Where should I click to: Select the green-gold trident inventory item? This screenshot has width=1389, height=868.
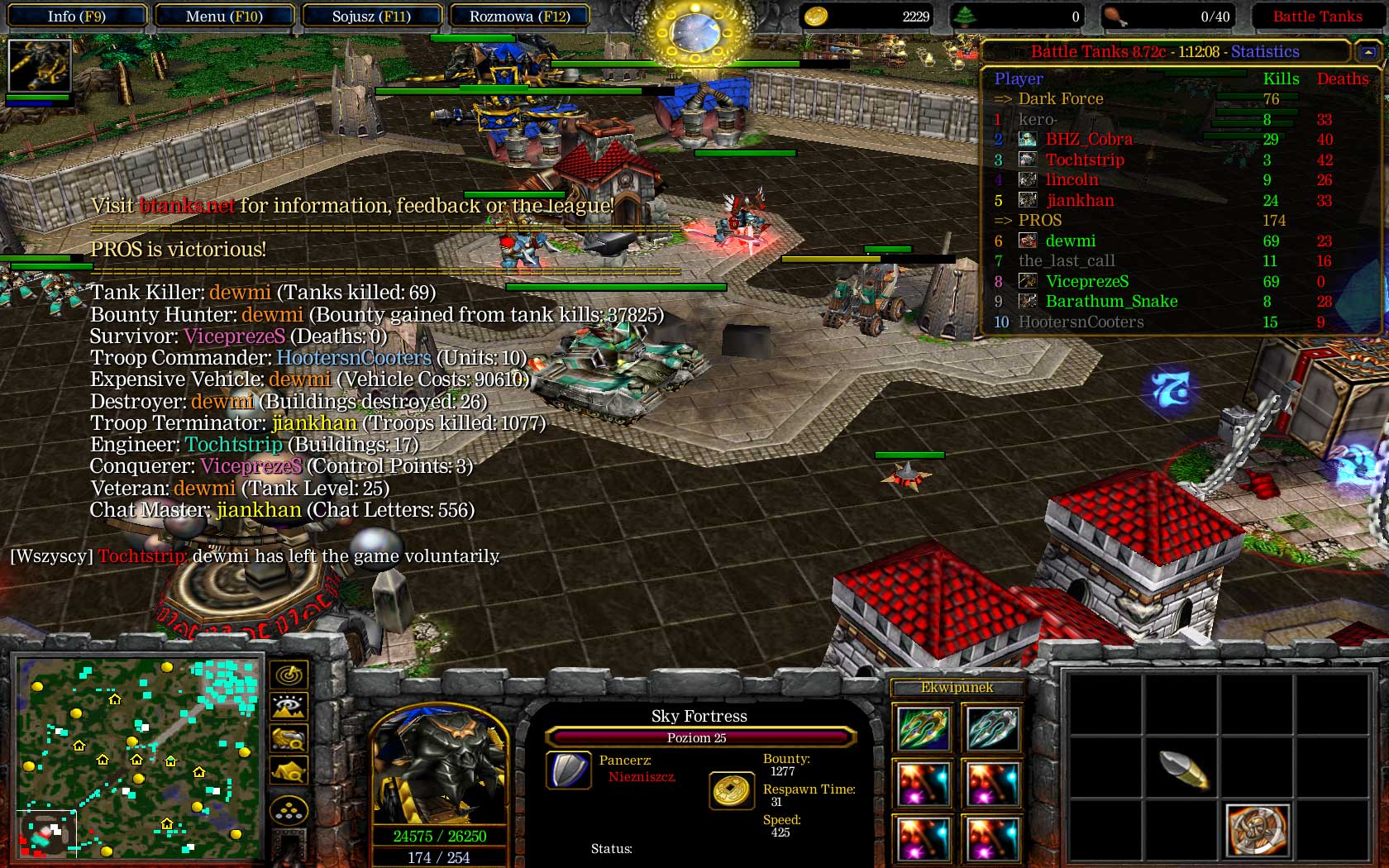[923, 728]
